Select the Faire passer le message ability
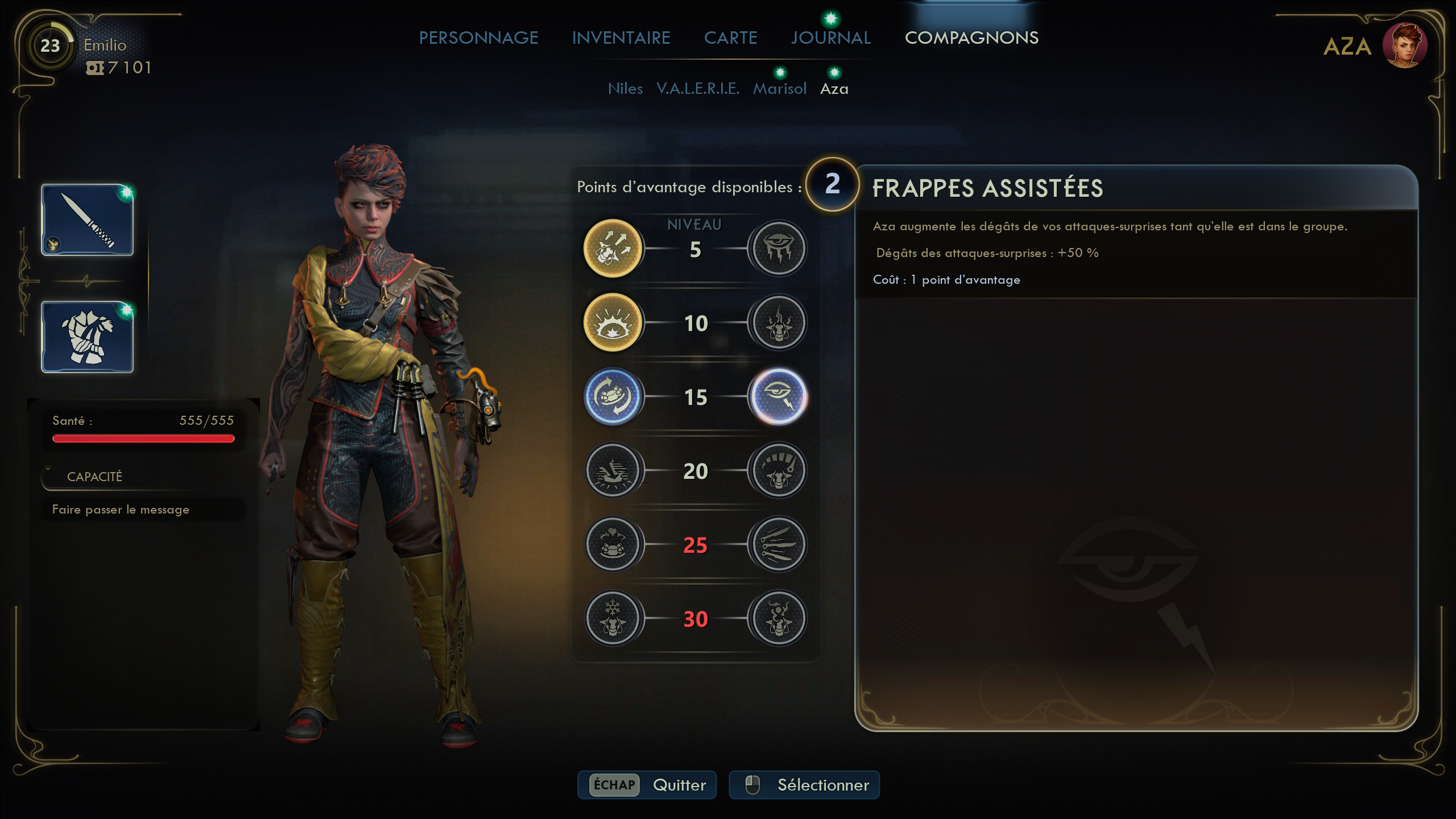Viewport: 1456px width, 819px height. pos(121,510)
